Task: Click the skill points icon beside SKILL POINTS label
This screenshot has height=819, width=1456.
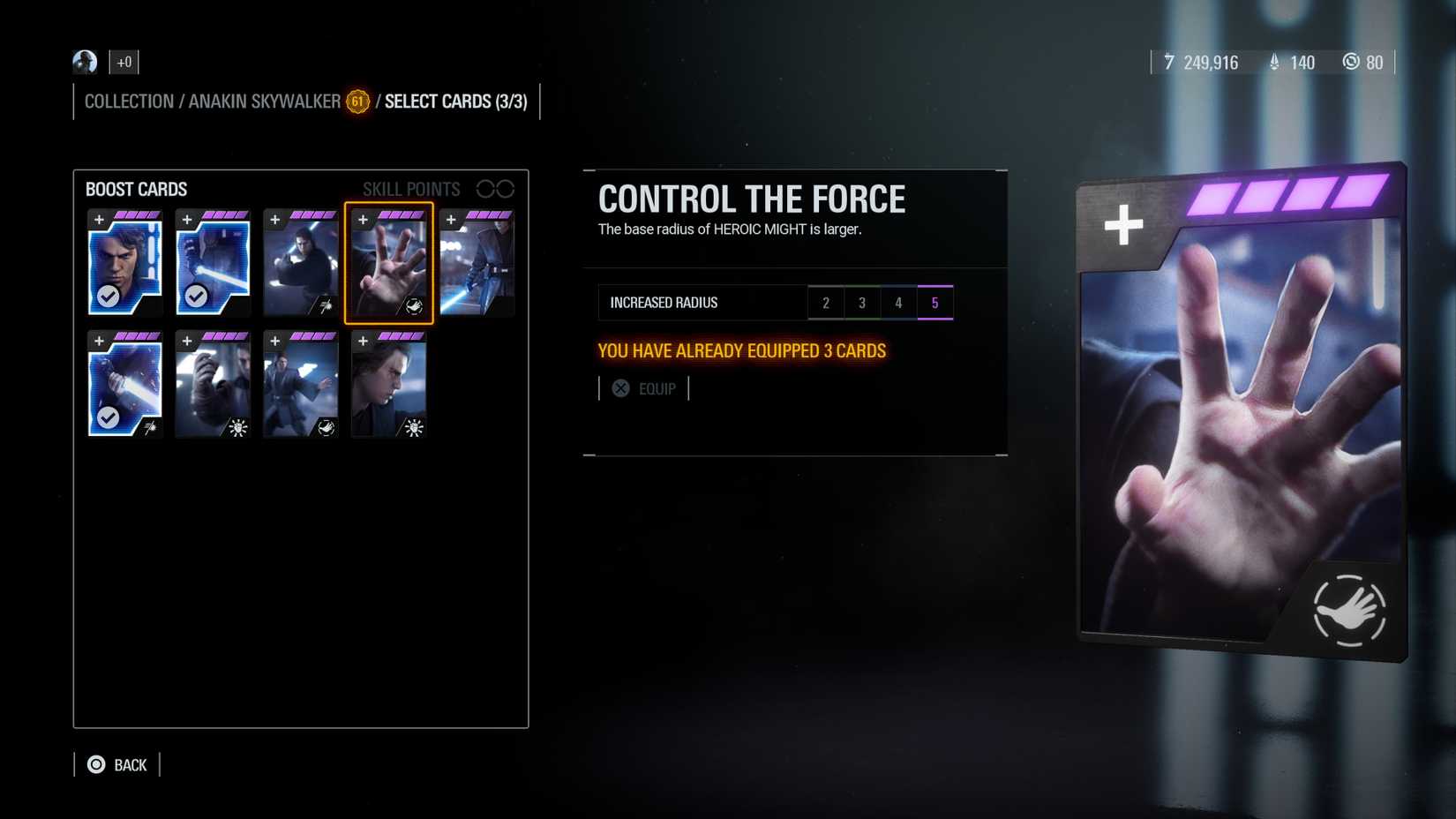Action: (494, 188)
